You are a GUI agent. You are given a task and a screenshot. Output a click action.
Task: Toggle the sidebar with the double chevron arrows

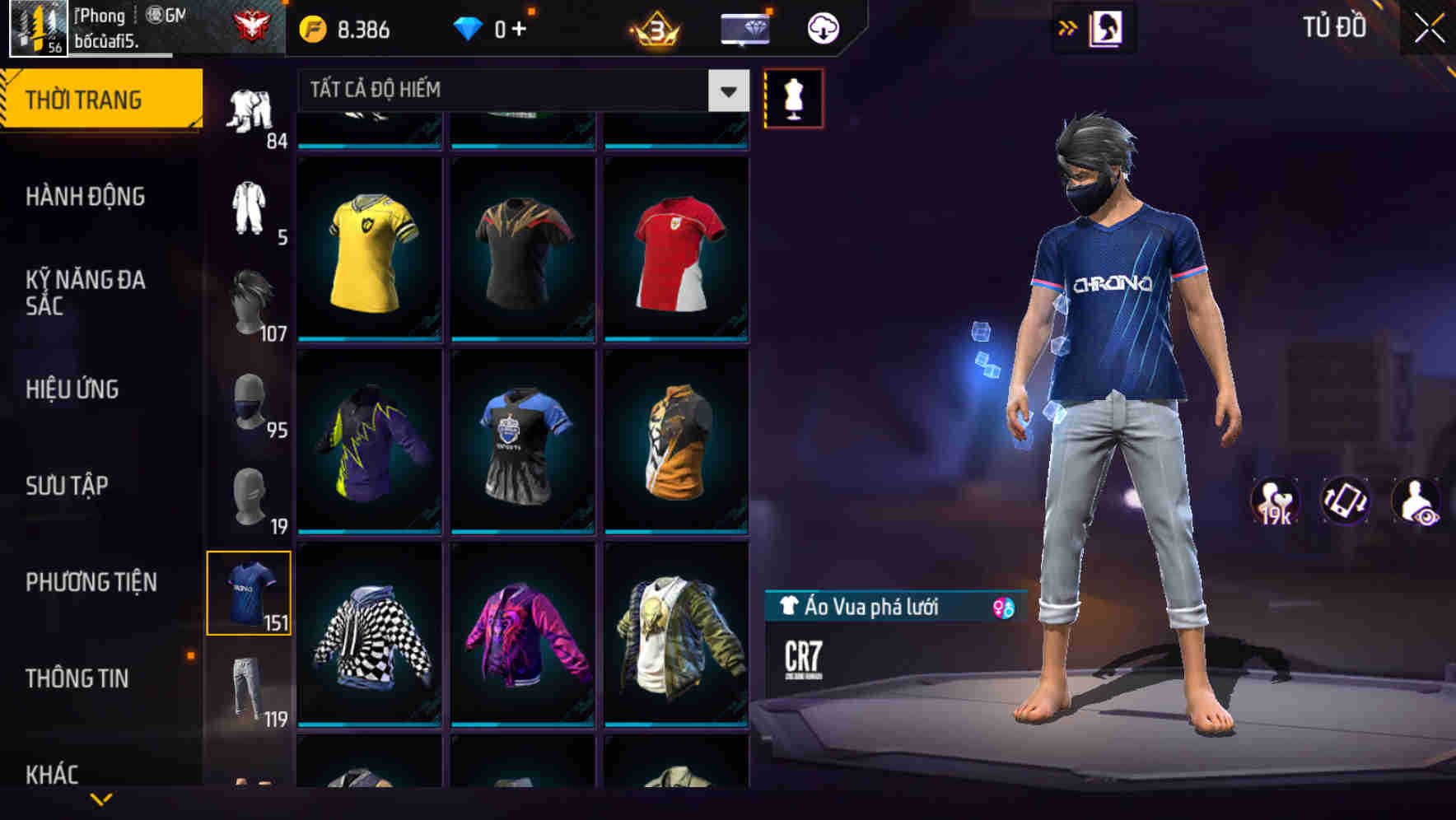1068,27
